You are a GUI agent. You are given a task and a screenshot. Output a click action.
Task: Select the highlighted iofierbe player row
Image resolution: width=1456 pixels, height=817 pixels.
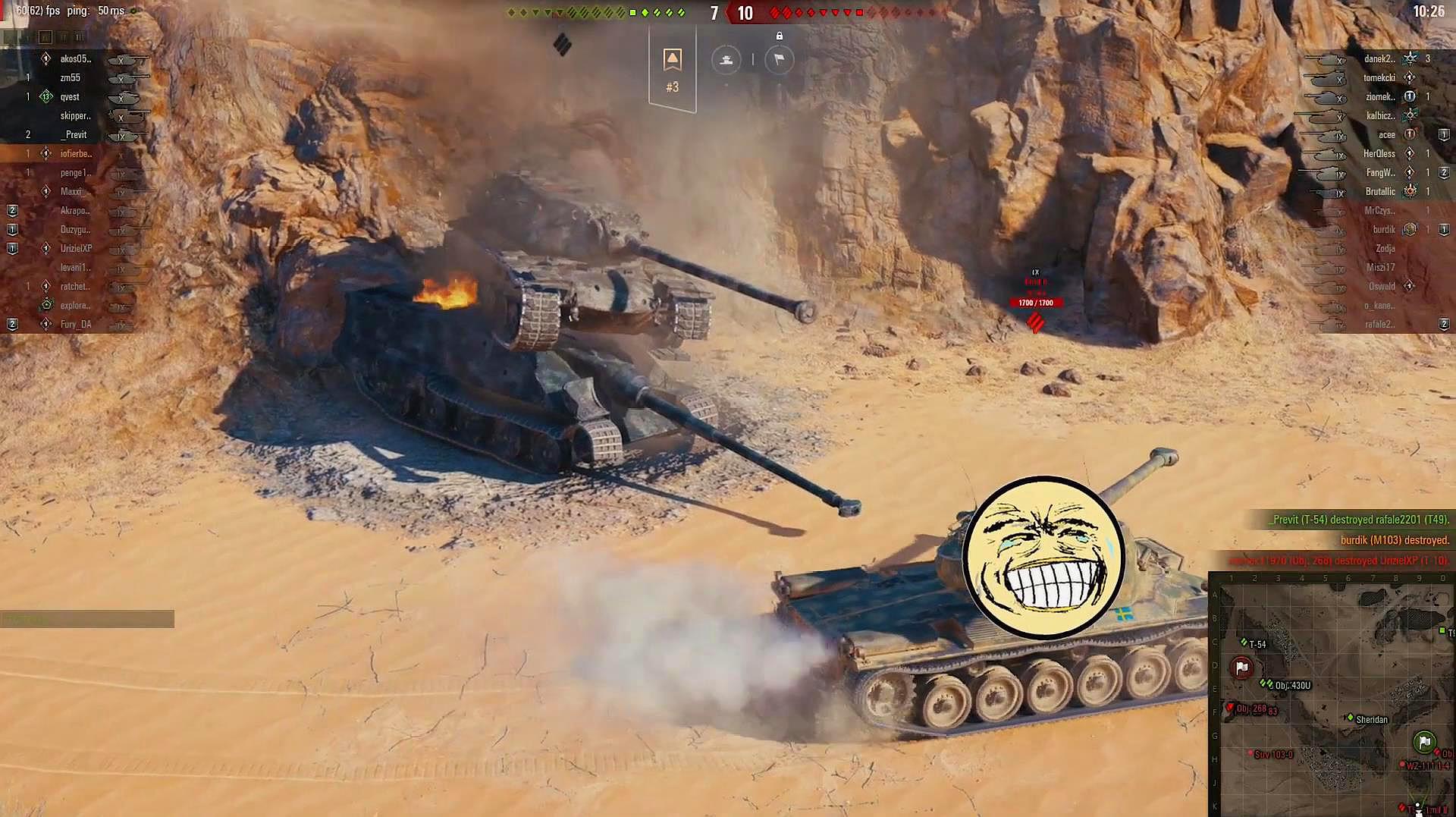(75, 154)
